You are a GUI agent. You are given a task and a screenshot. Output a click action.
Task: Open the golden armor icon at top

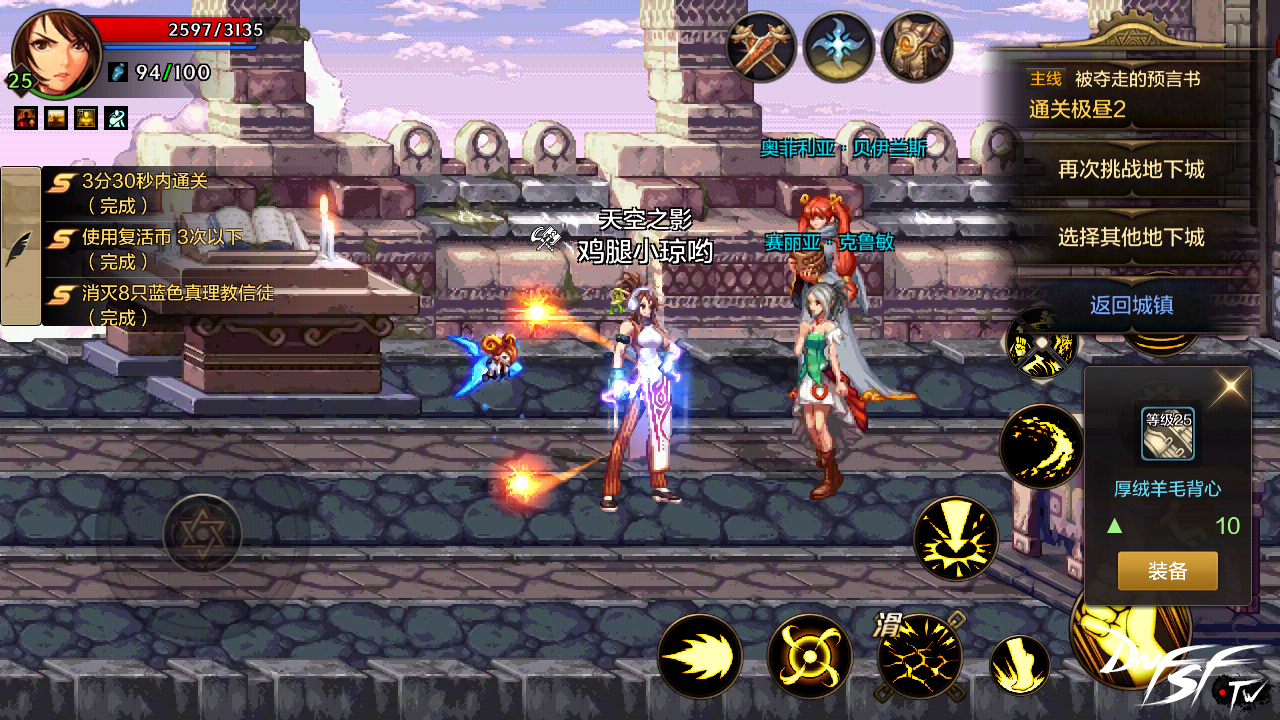tap(916, 47)
